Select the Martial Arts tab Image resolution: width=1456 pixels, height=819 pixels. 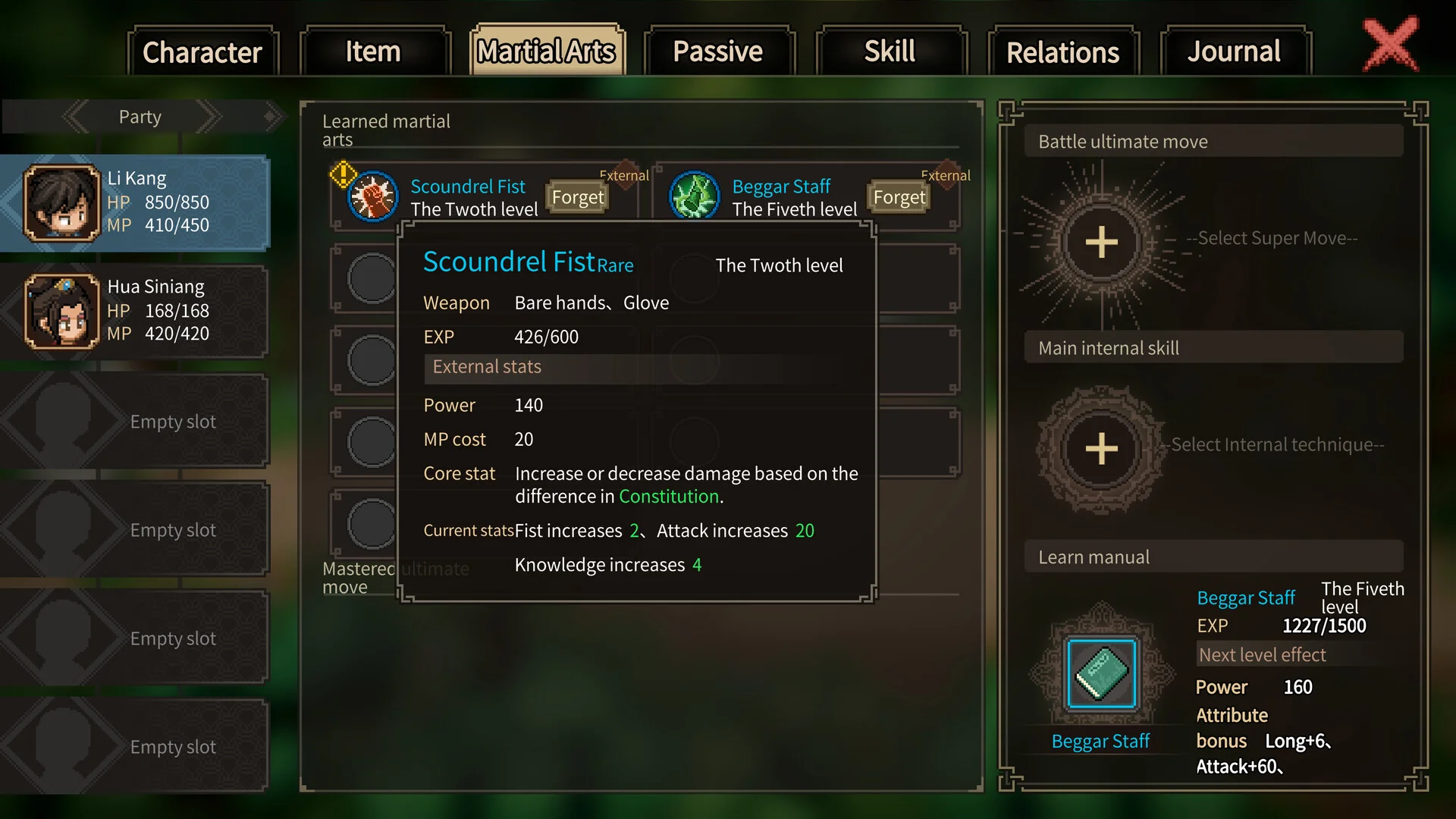(547, 52)
